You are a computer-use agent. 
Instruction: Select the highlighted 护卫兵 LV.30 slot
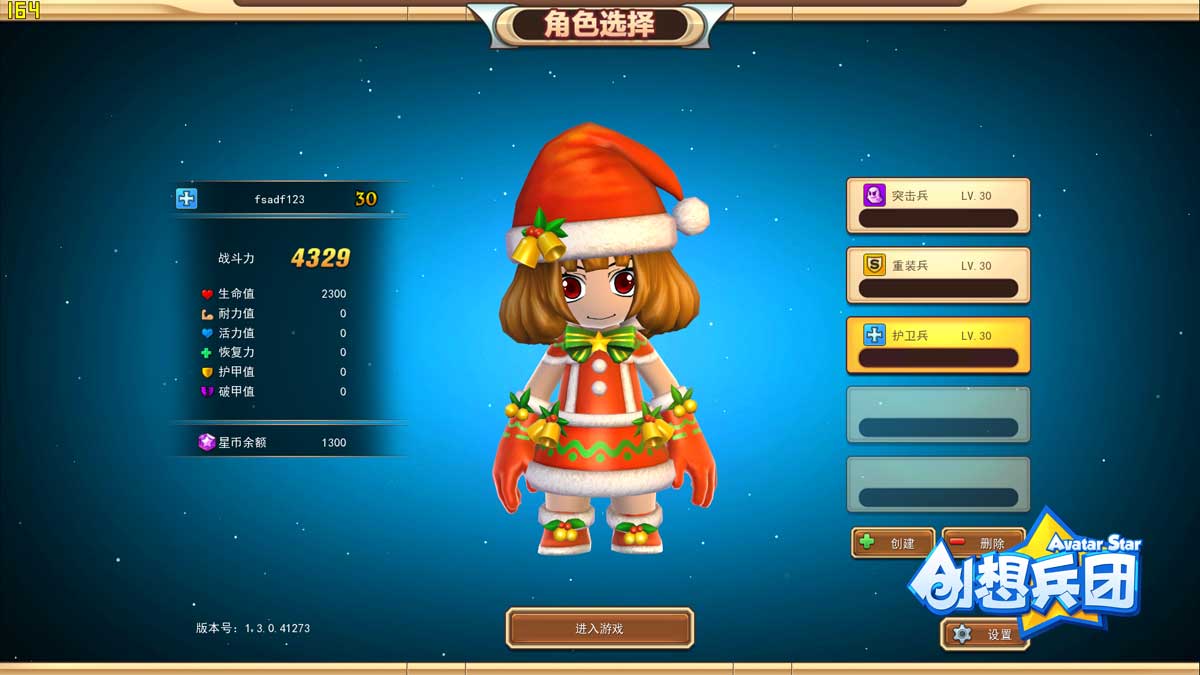pos(938,346)
